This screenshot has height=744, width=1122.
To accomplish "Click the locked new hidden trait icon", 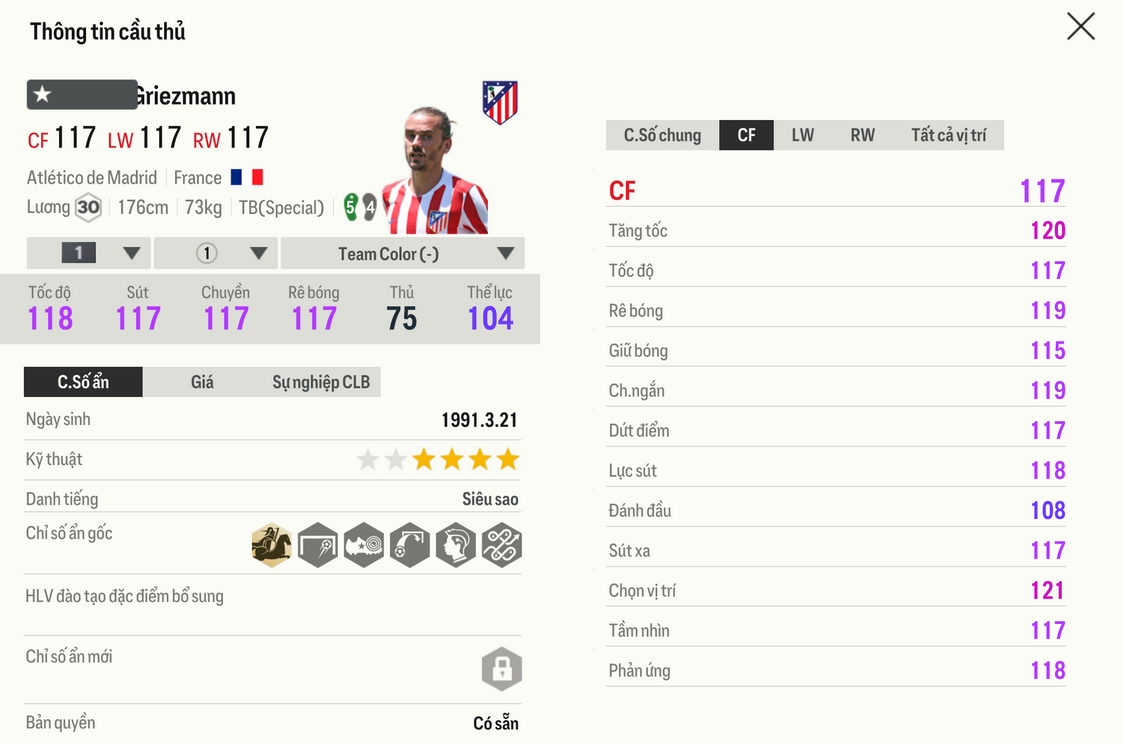I will [x=502, y=669].
